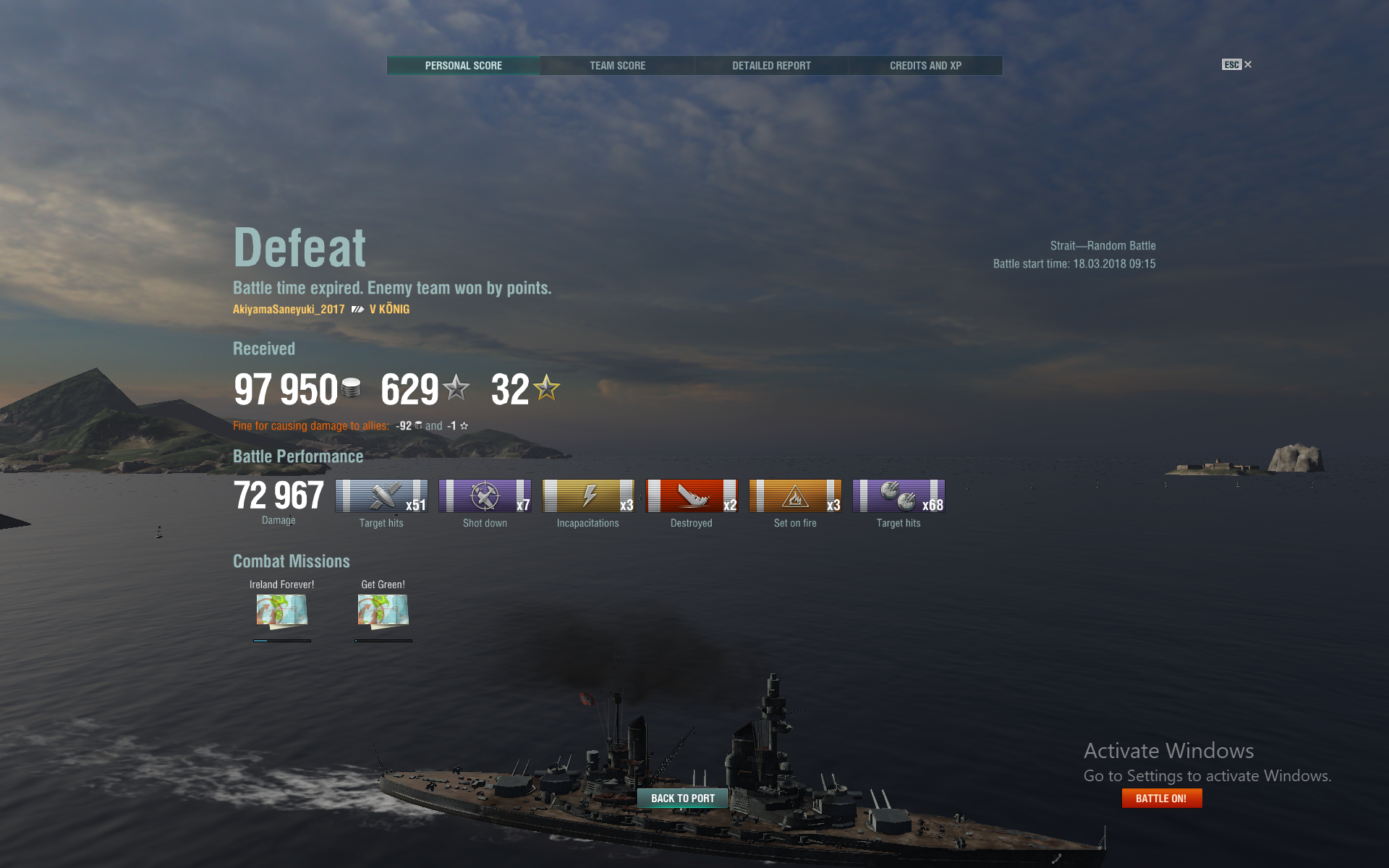Click the Shot down ribbon
1389x868 pixels.
pos(485,496)
